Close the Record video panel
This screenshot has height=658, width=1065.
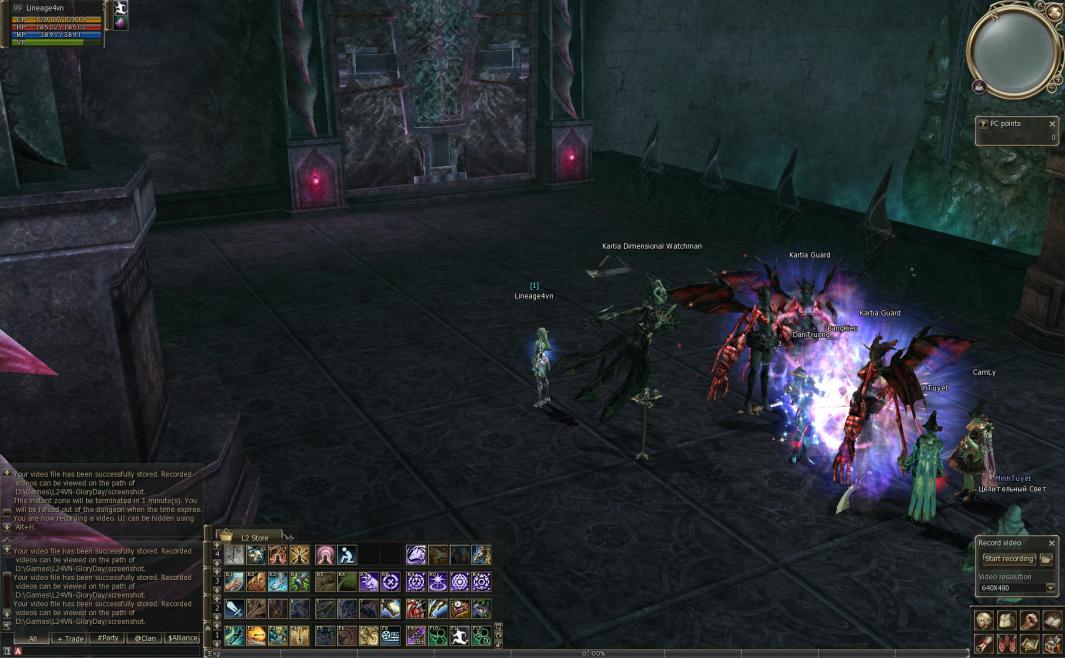click(x=1052, y=543)
